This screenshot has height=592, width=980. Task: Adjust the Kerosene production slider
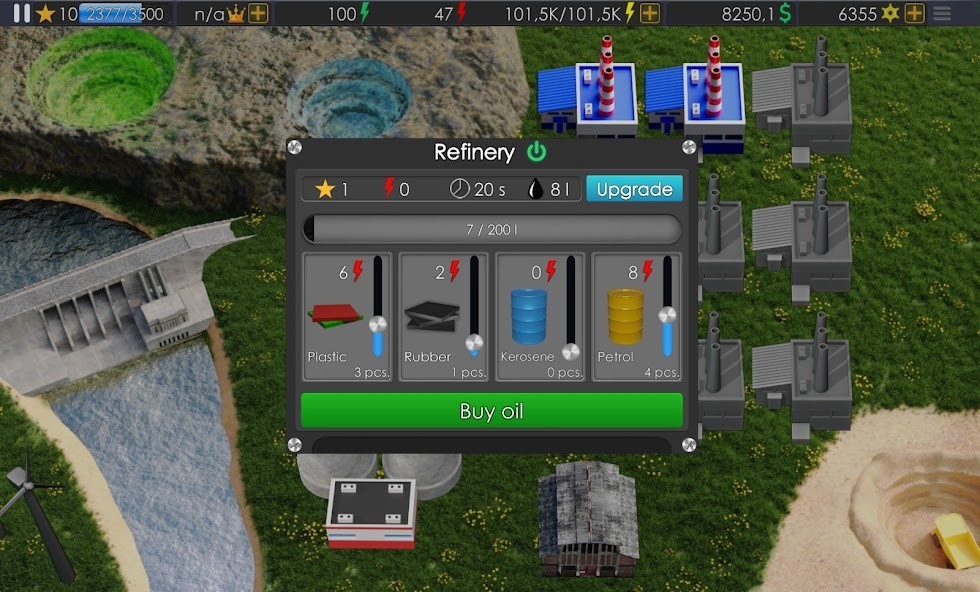570,351
